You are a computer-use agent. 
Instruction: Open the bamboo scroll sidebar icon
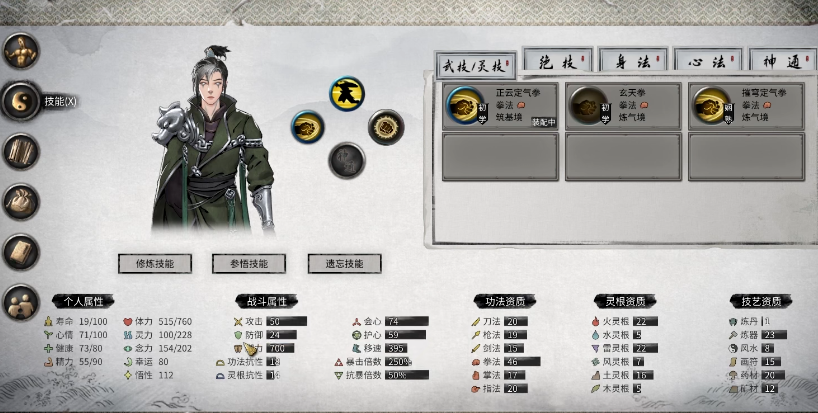pyautogui.click(x=21, y=151)
